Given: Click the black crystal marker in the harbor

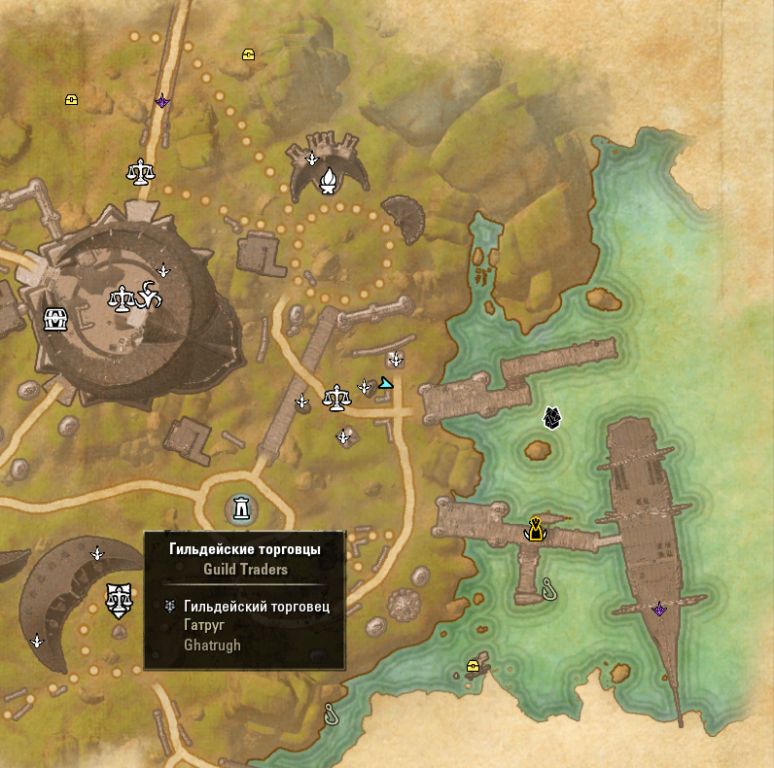Looking at the screenshot, I should [x=551, y=418].
